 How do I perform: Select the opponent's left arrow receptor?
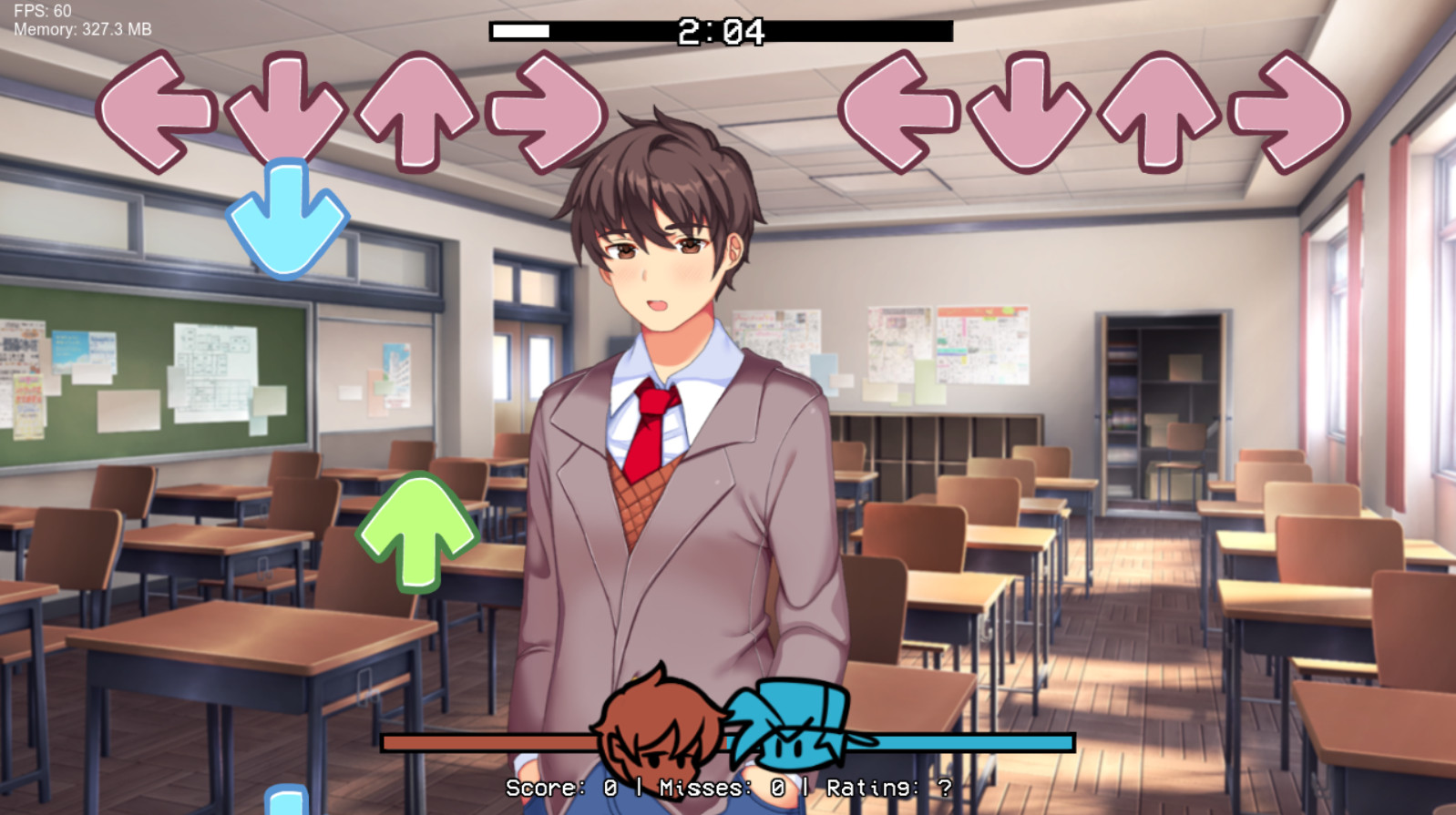[155, 109]
